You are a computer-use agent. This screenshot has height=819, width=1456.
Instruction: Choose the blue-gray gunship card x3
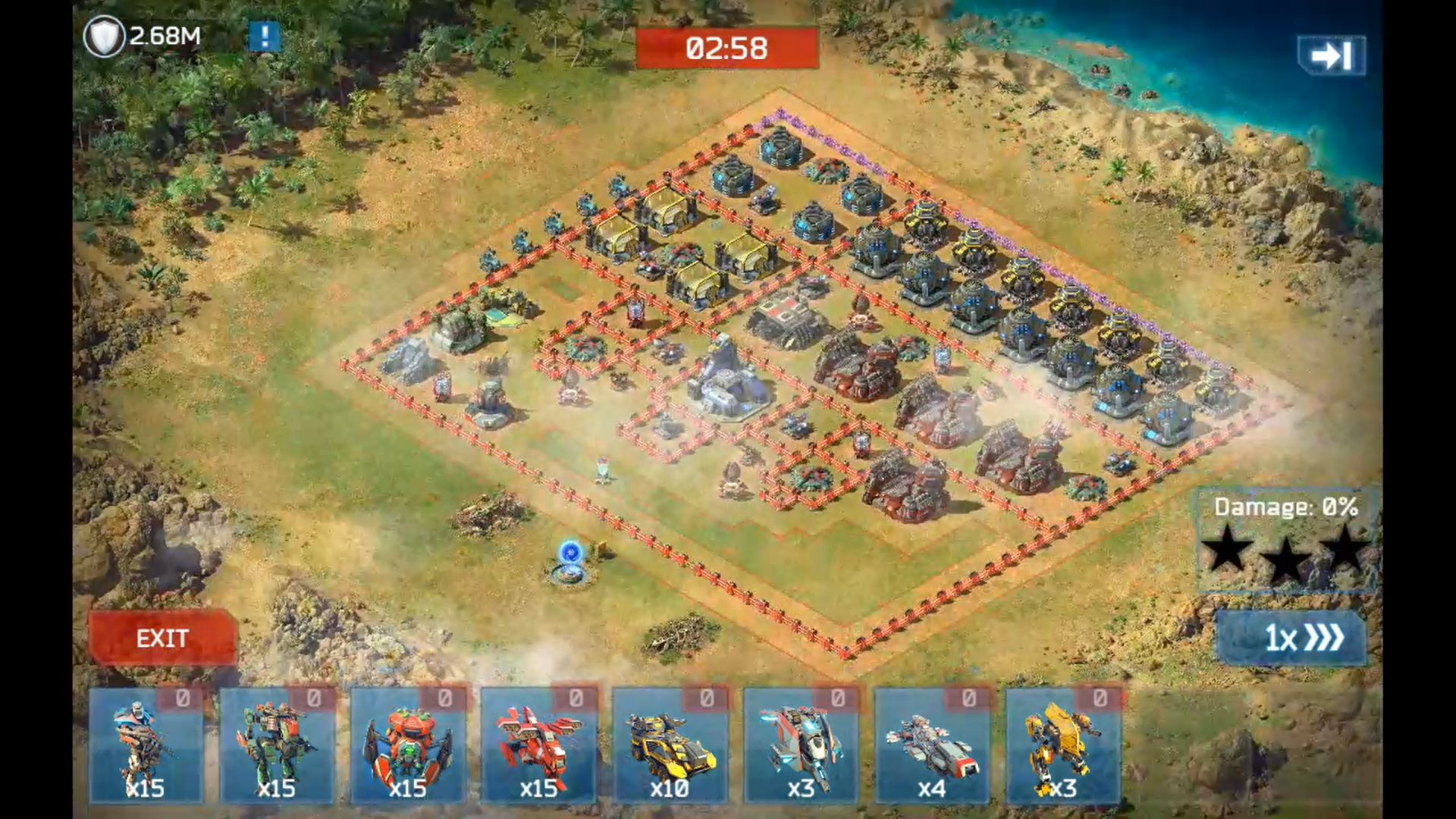(801, 745)
